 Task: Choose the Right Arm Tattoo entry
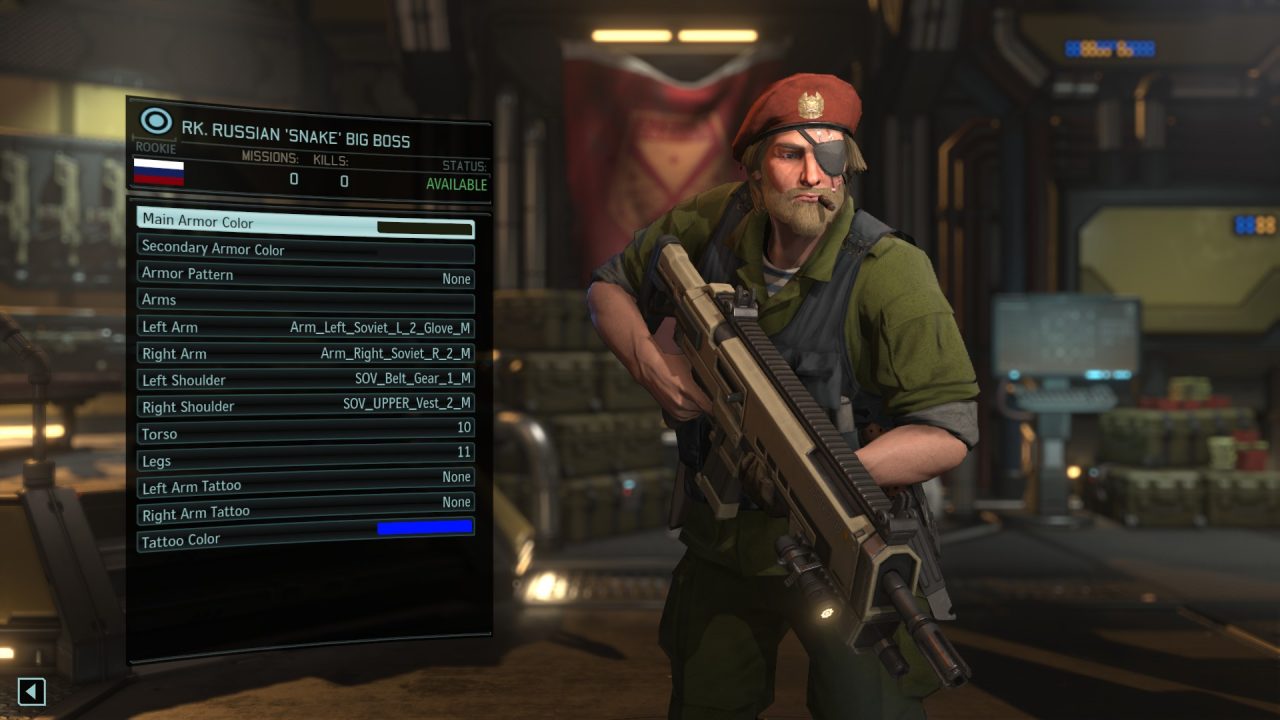[x=305, y=508]
